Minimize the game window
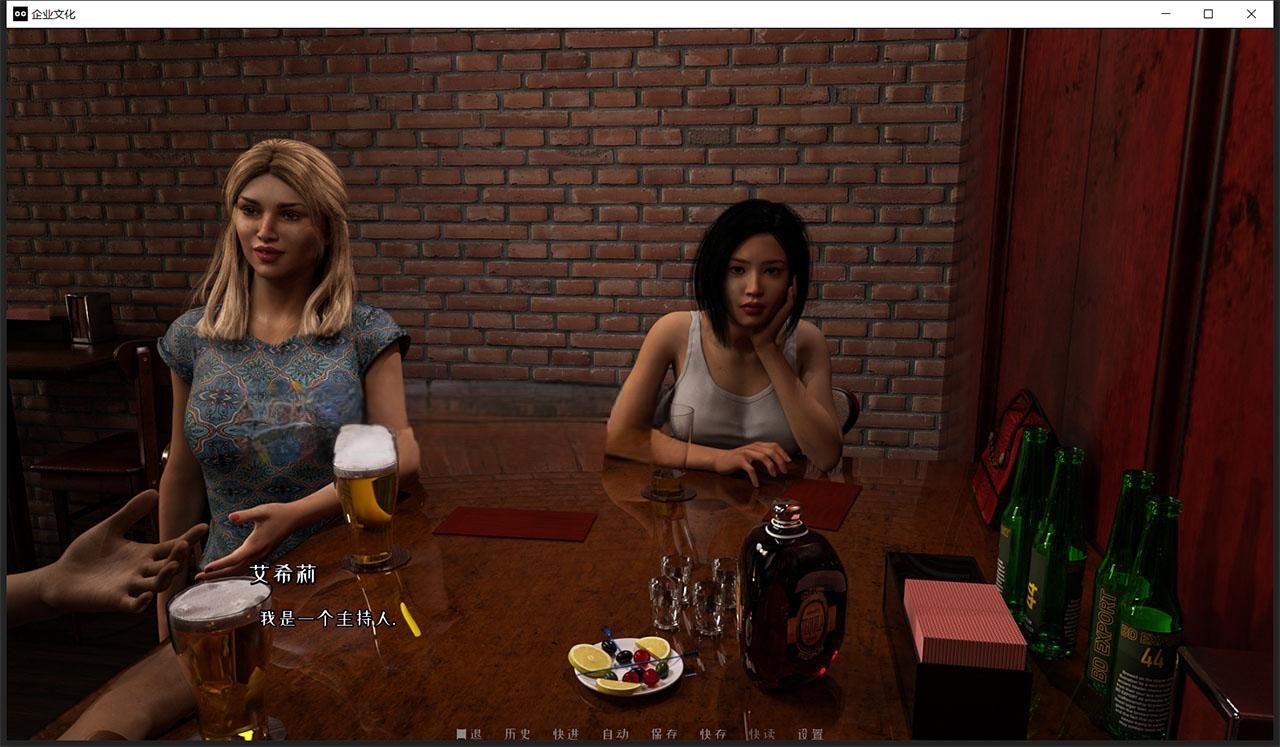1280x747 pixels. tap(1166, 14)
